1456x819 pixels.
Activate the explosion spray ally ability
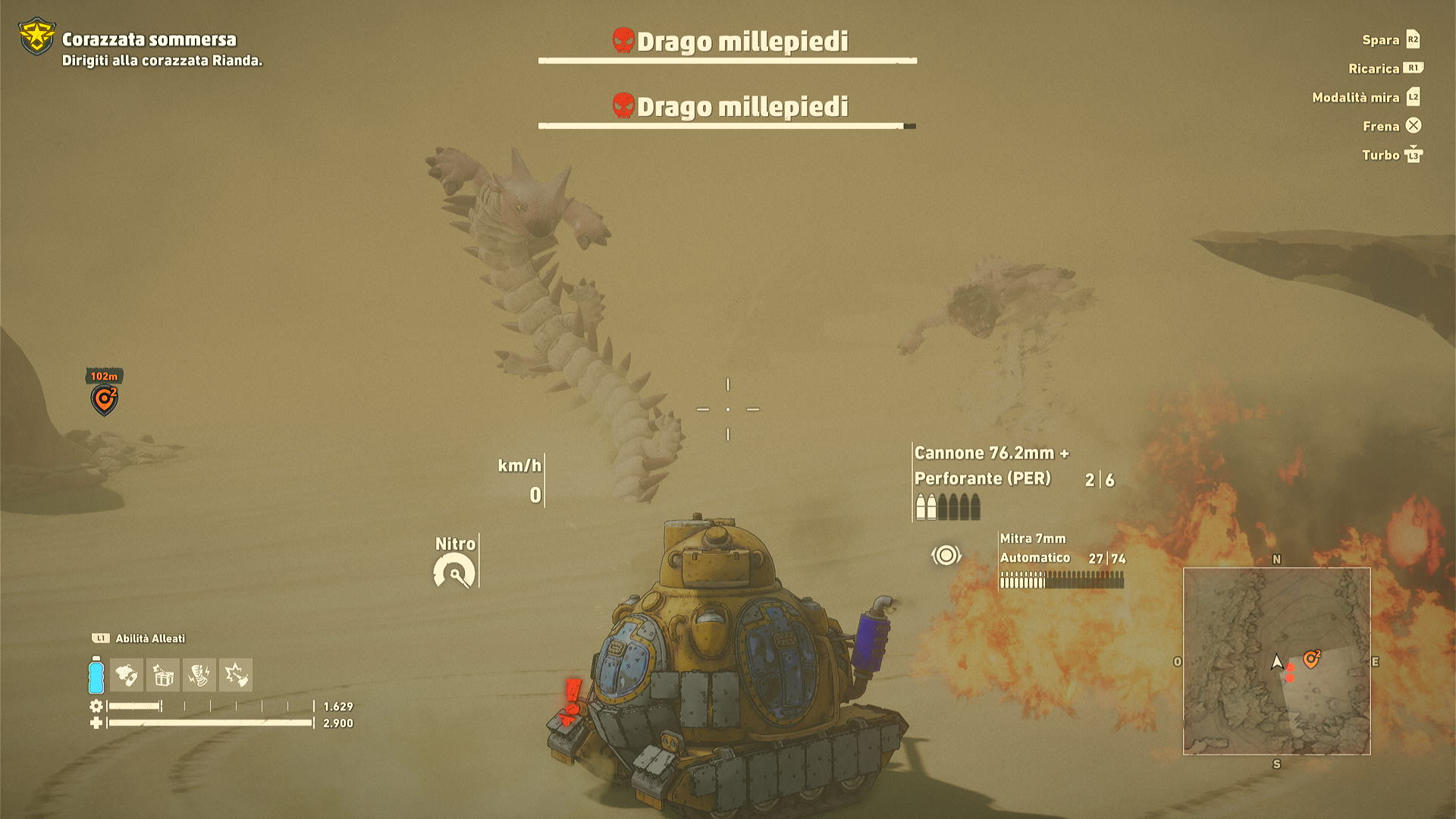[x=236, y=675]
